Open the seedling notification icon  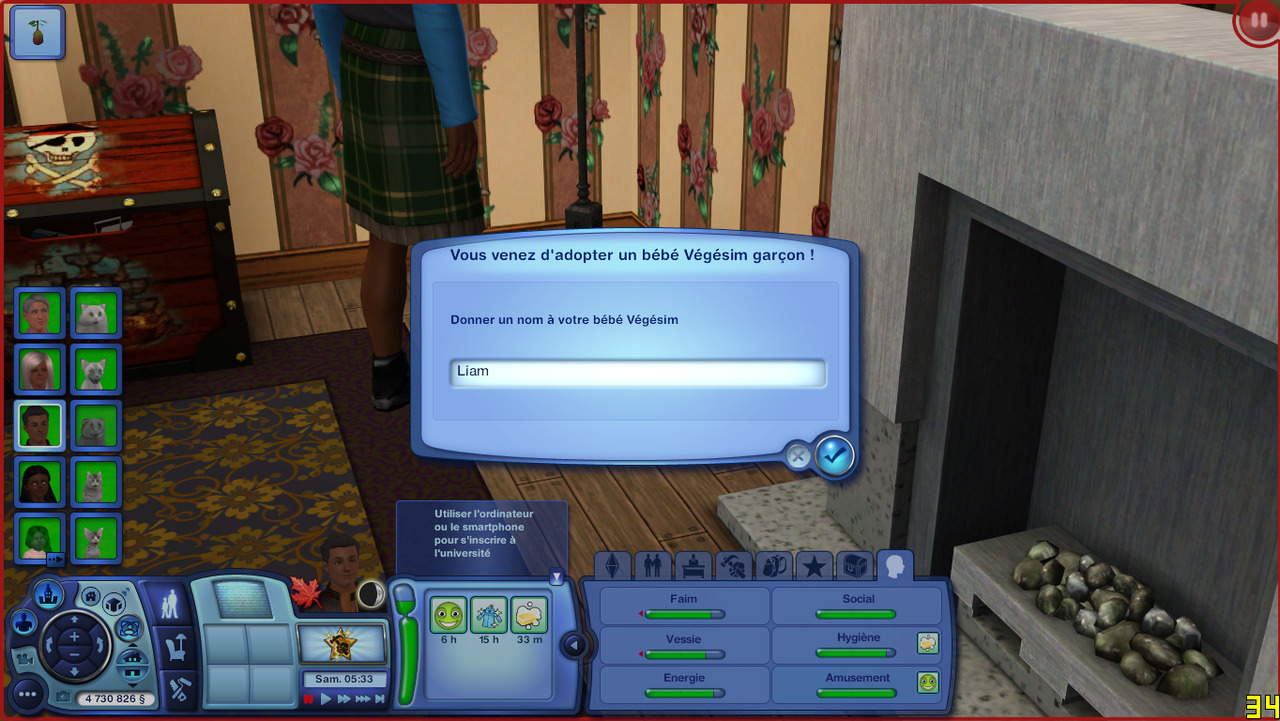click(x=37, y=32)
